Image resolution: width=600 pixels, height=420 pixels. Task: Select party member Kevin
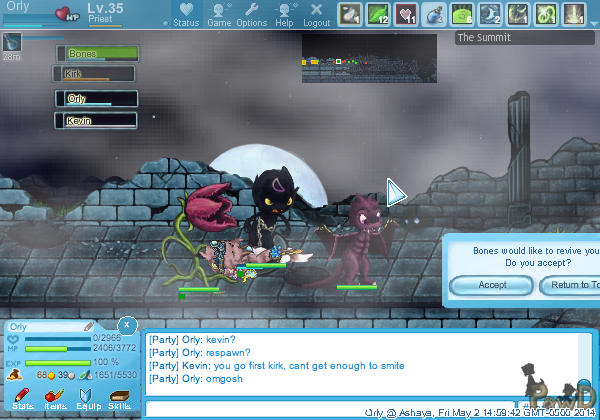96,120
